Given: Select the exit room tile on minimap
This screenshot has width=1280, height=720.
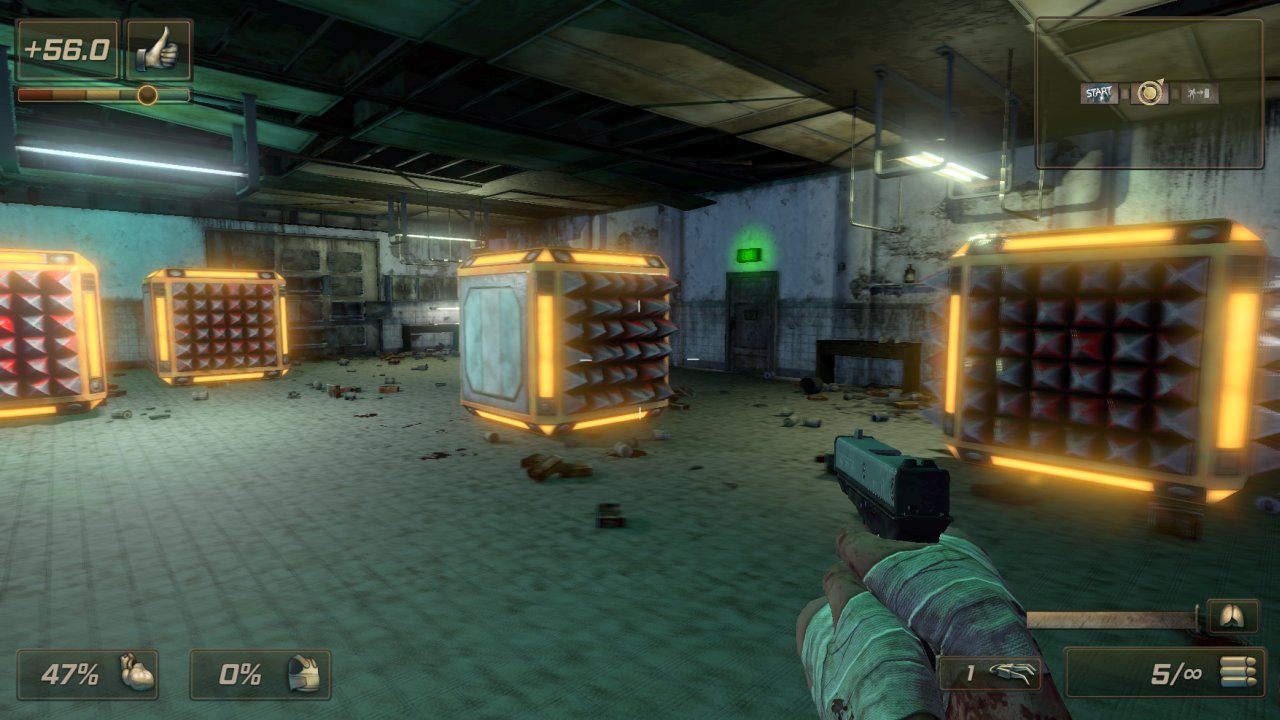Looking at the screenshot, I should 1198,94.
